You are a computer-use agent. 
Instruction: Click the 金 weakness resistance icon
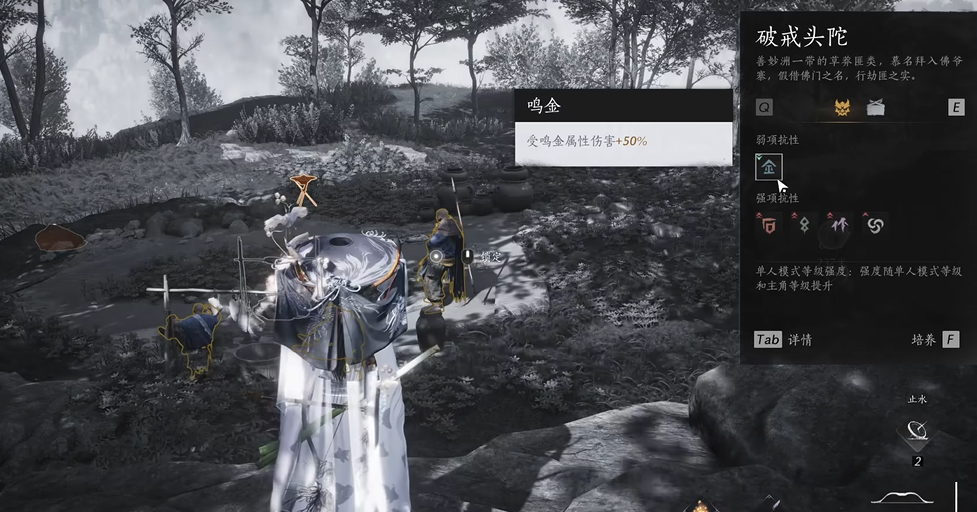point(768,167)
